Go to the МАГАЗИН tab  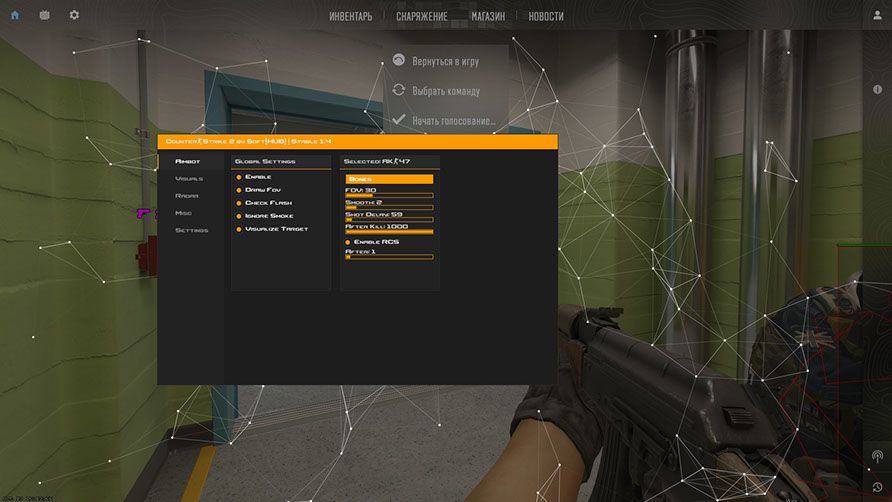(x=488, y=16)
